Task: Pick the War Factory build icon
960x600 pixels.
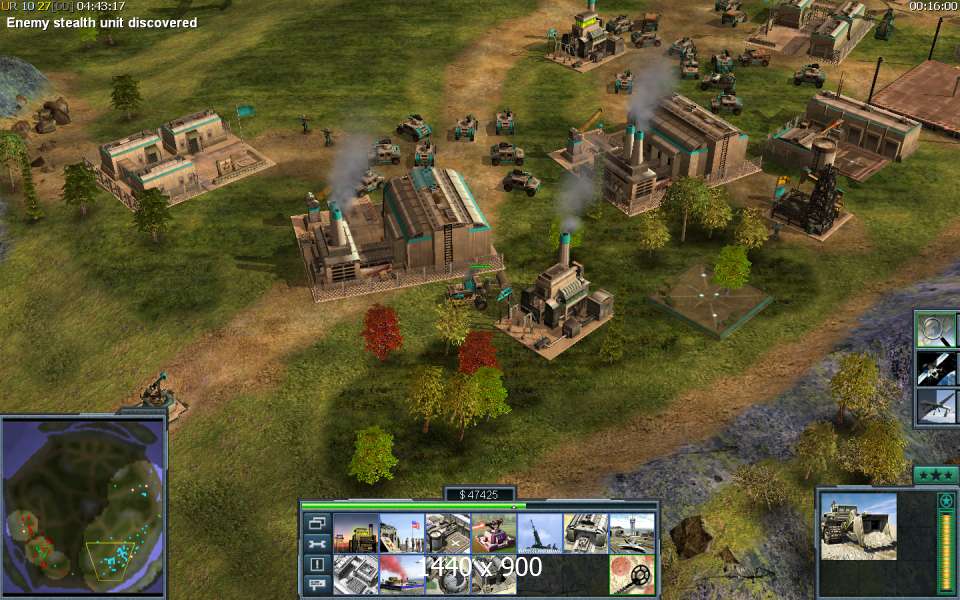Action: [x=585, y=533]
